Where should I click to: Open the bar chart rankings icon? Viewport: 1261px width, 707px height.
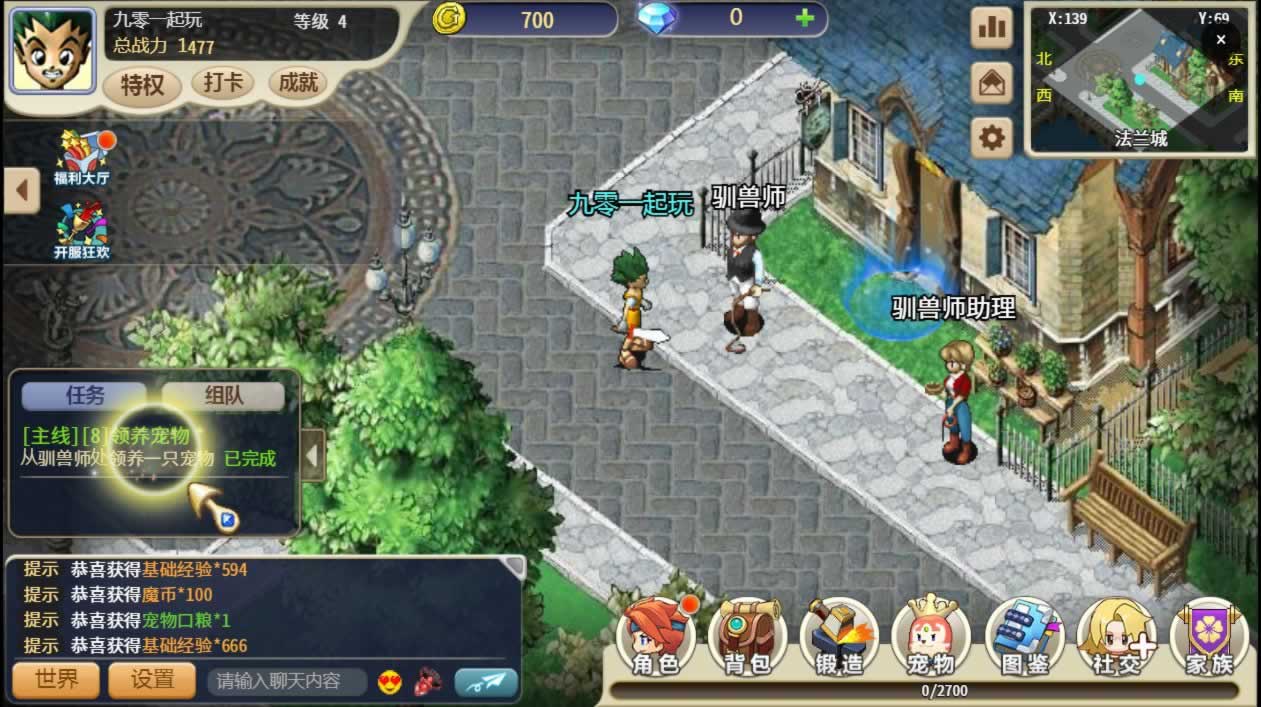992,28
